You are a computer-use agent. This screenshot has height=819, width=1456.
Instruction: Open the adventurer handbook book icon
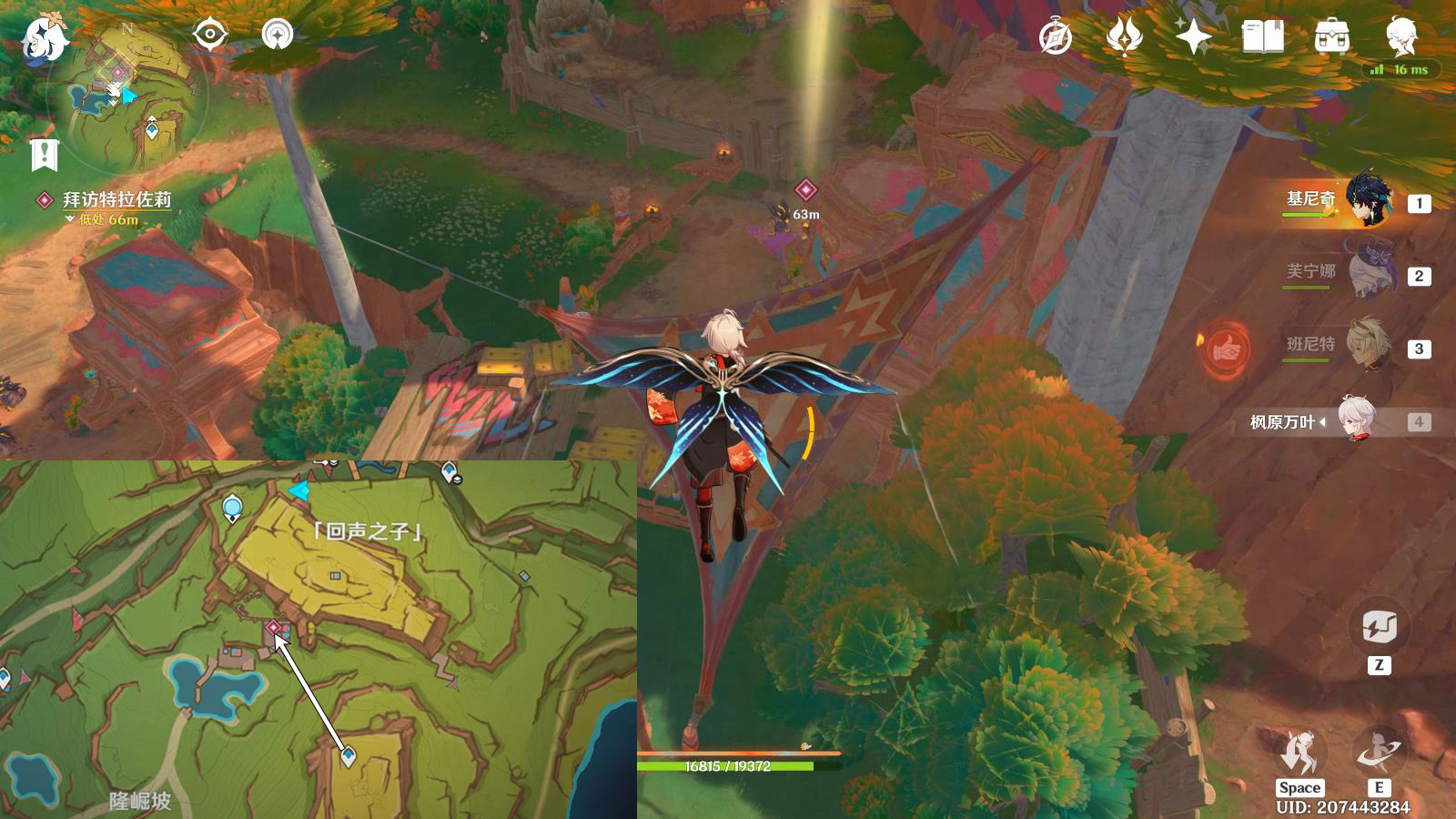[x=1263, y=37]
